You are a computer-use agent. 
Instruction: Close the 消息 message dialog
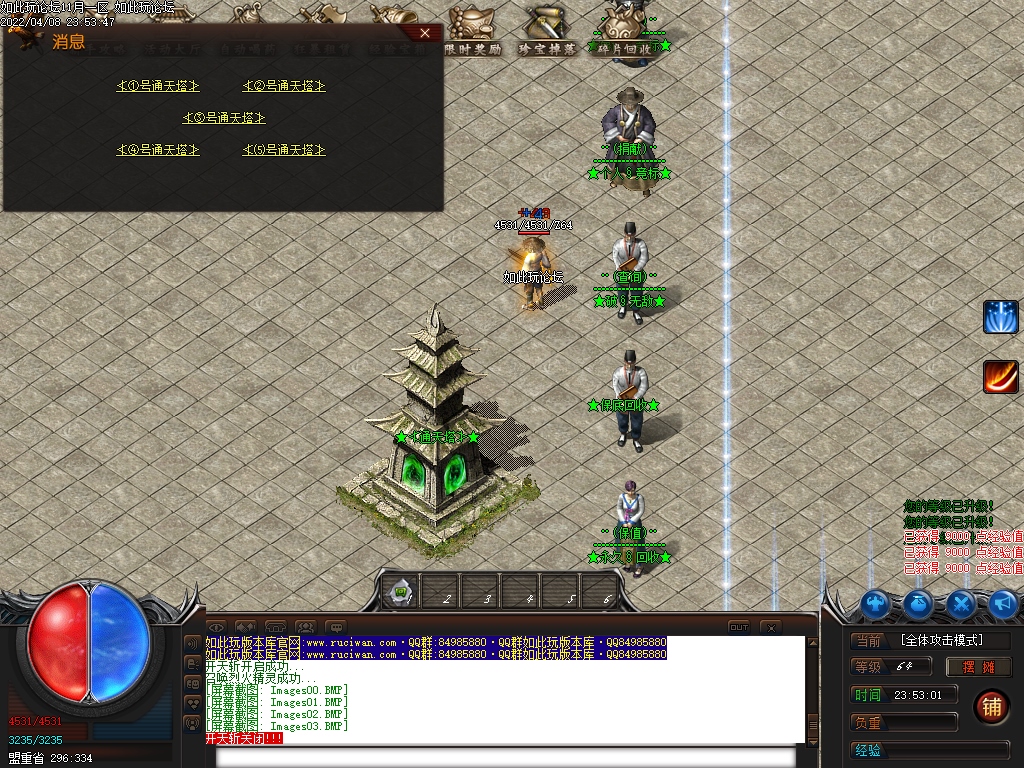point(425,33)
